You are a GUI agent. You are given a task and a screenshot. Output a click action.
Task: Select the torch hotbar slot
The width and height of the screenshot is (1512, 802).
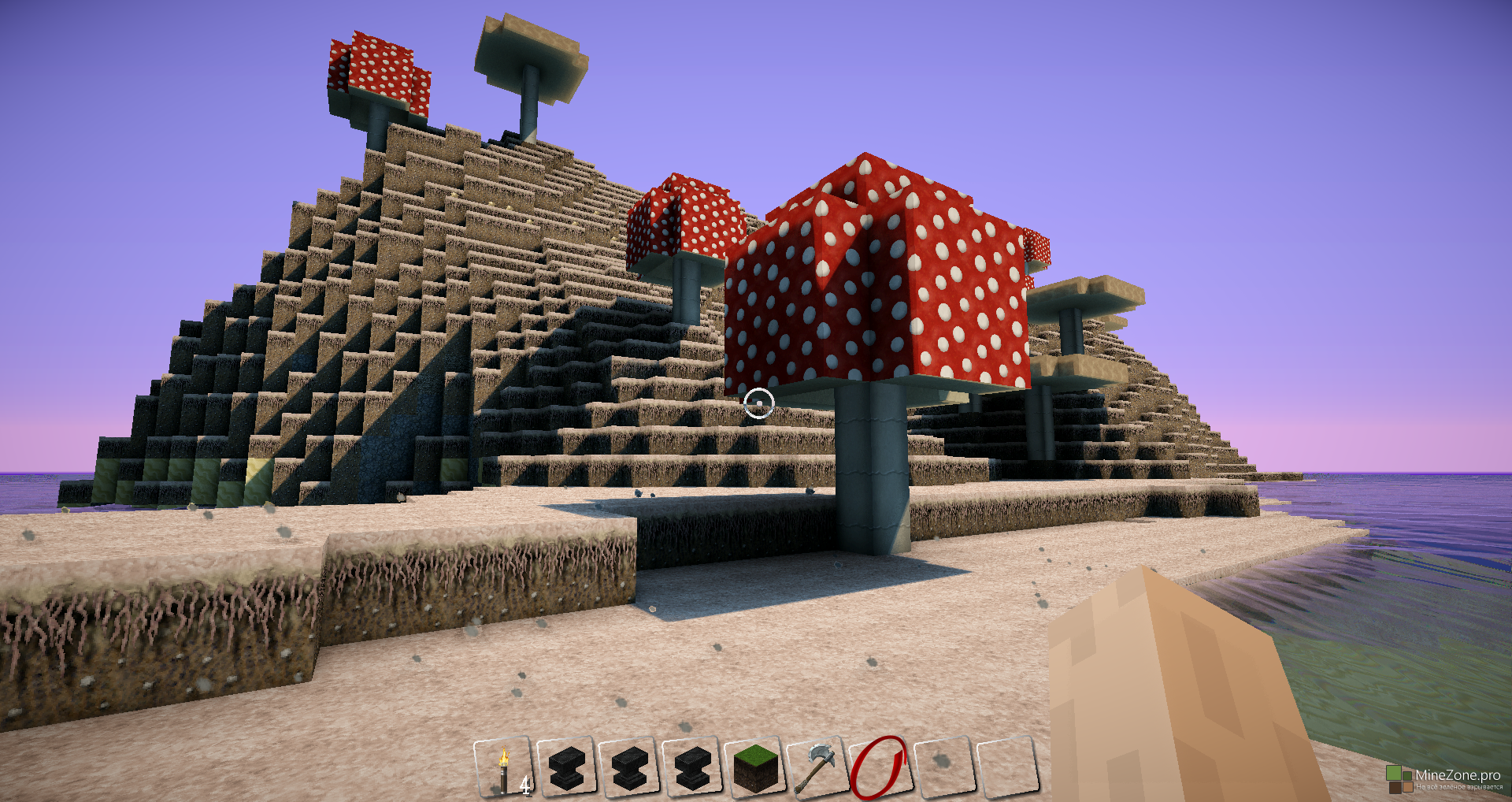point(504,767)
